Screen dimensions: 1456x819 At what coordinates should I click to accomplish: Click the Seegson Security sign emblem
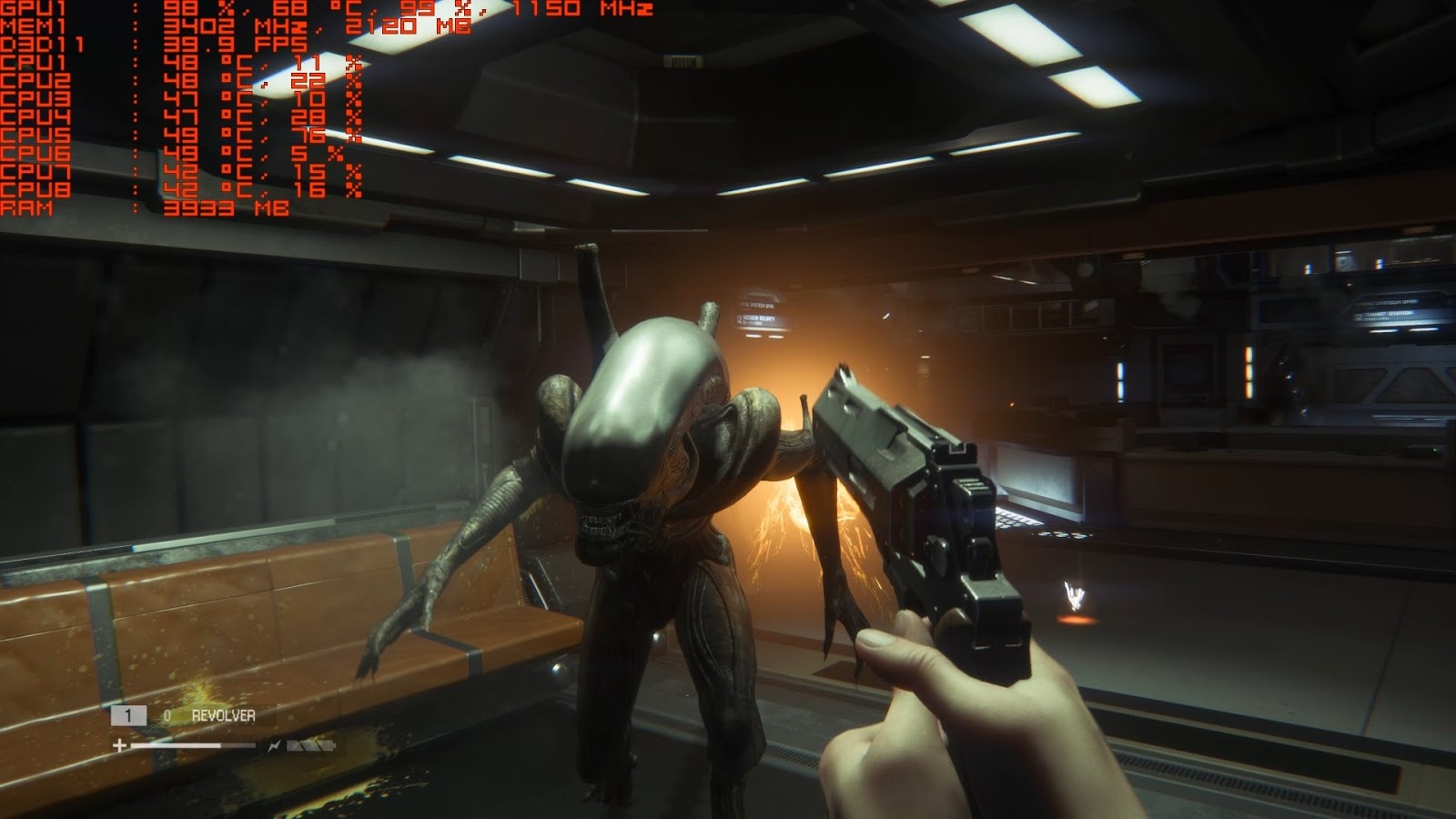click(x=739, y=318)
